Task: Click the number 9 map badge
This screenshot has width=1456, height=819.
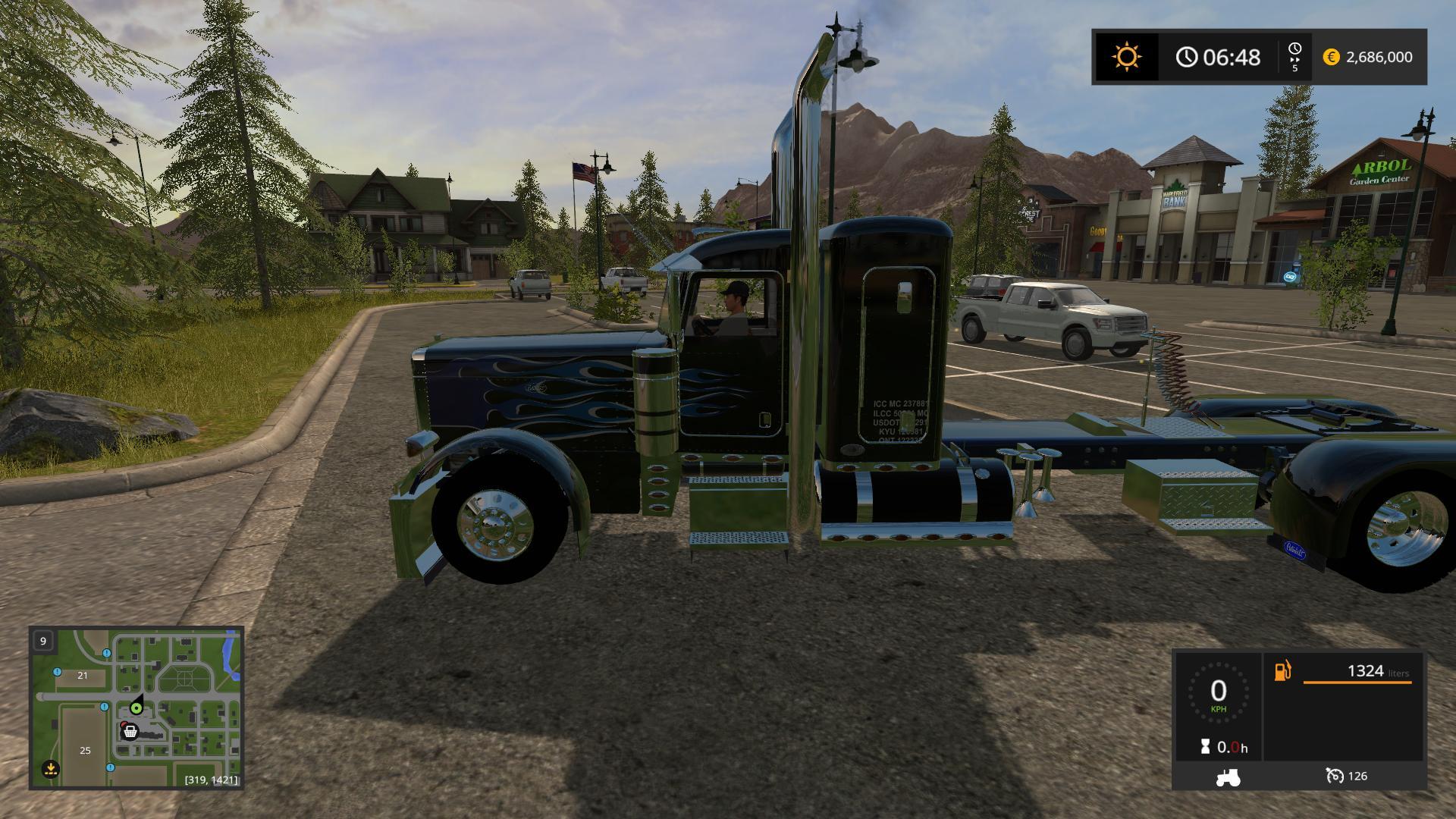Action: click(x=43, y=641)
